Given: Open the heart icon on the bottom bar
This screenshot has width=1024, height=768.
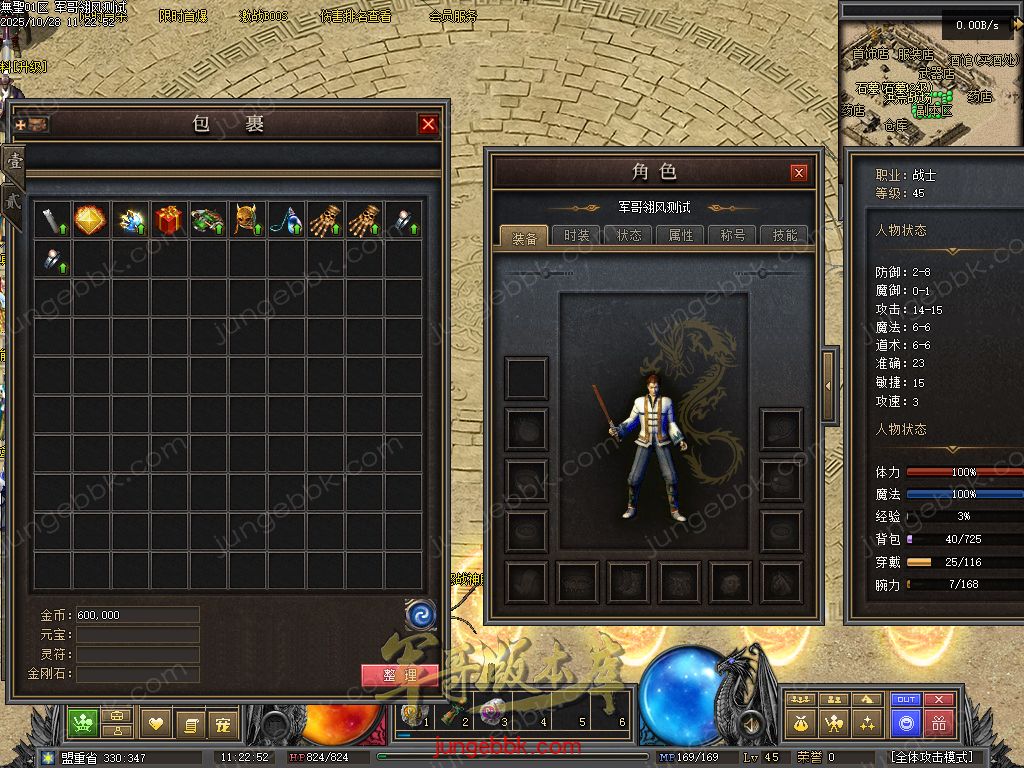Looking at the screenshot, I should pos(156,722).
